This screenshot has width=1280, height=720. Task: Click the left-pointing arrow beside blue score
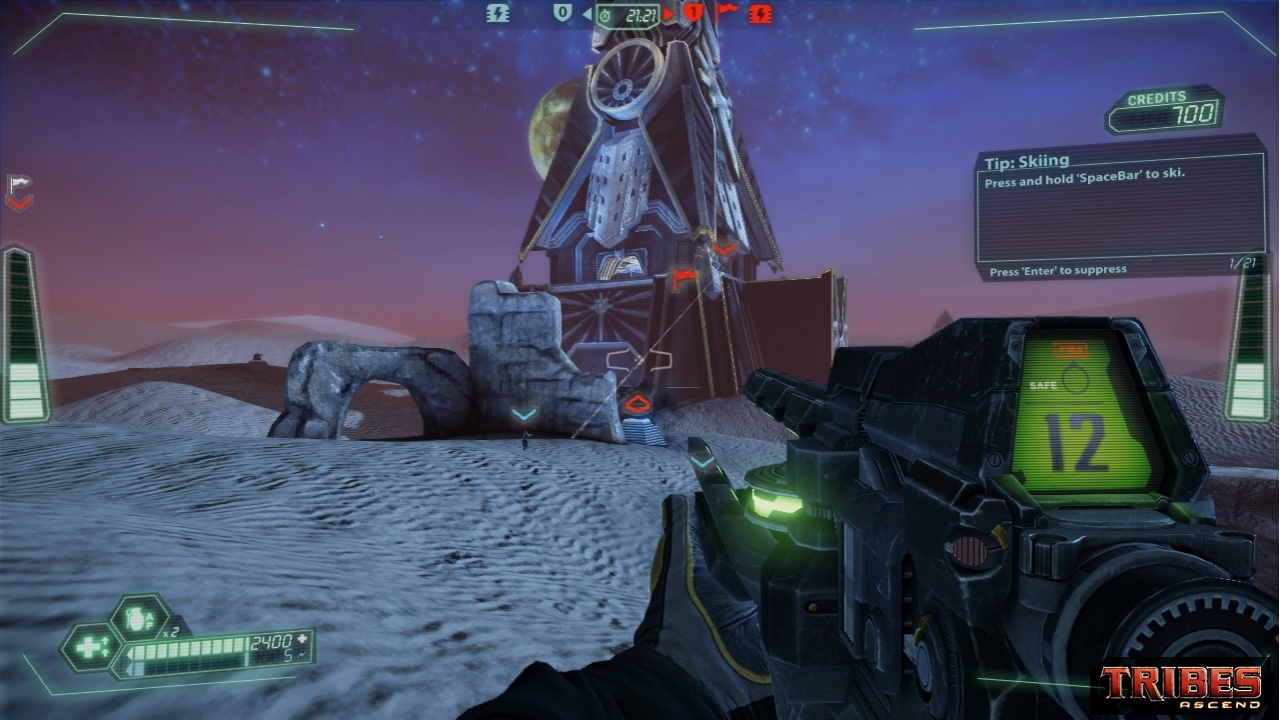click(587, 15)
